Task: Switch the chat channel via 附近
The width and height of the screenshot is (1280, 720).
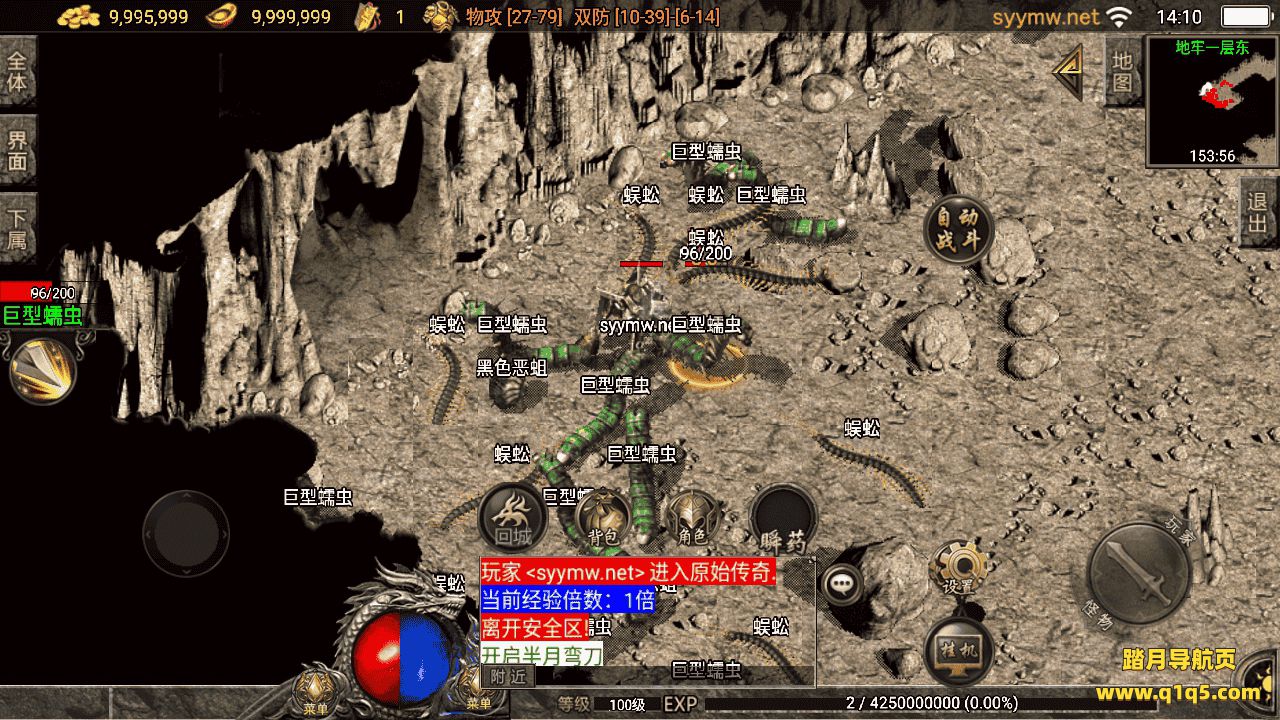Action: tap(507, 676)
